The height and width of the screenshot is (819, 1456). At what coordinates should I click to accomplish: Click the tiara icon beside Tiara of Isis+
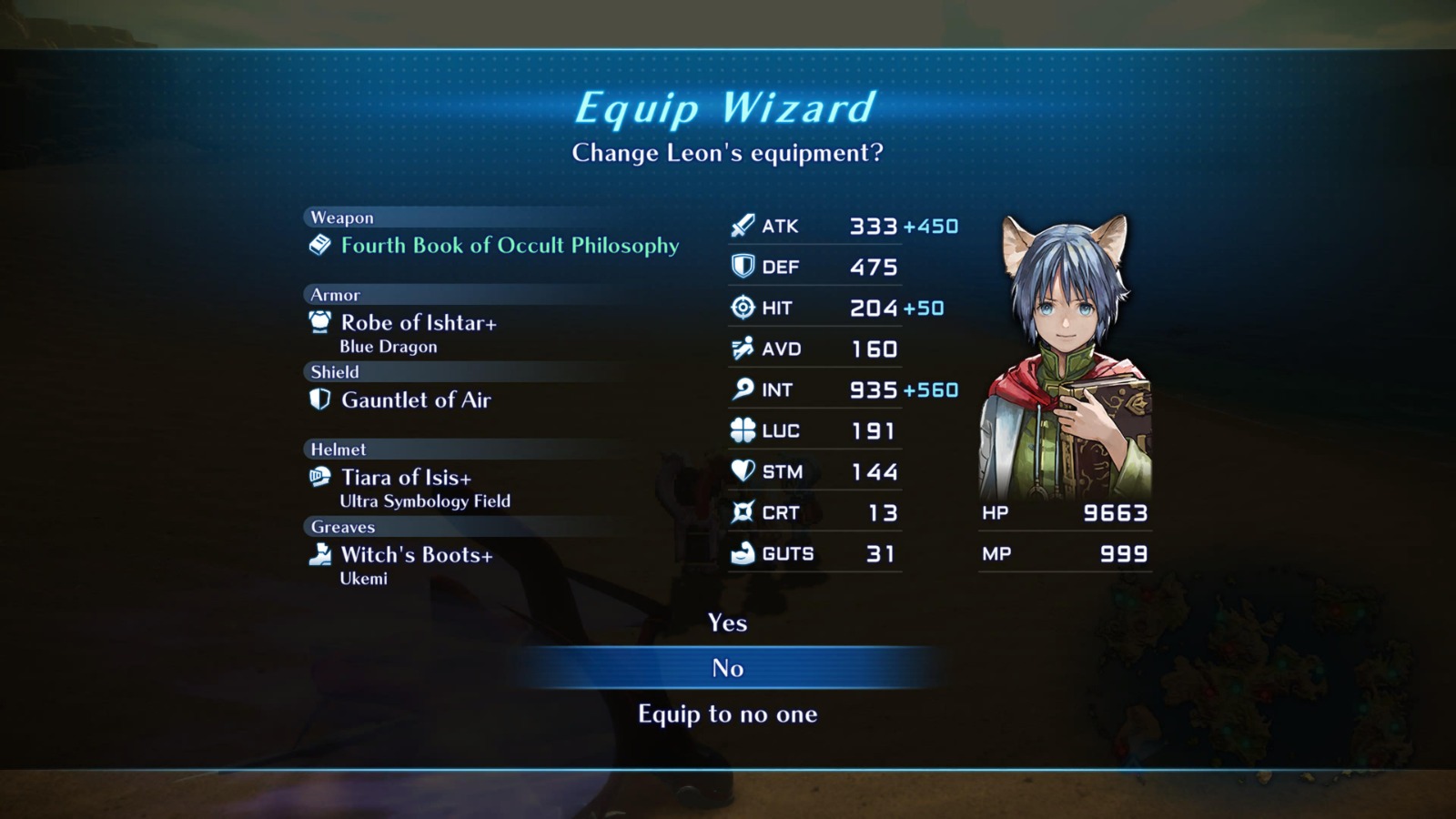click(x=318, y=476)
